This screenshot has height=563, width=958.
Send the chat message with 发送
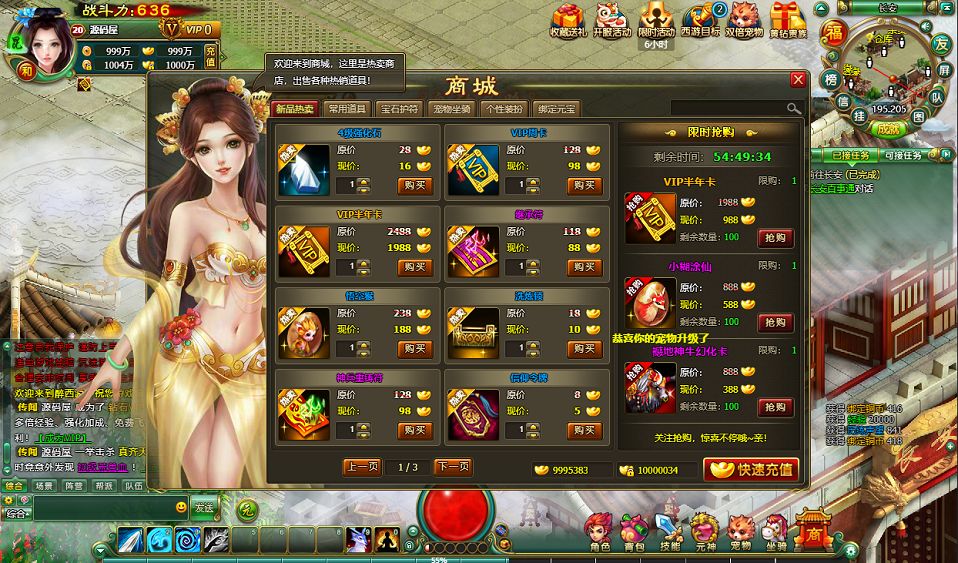click(x=203, y=506)
